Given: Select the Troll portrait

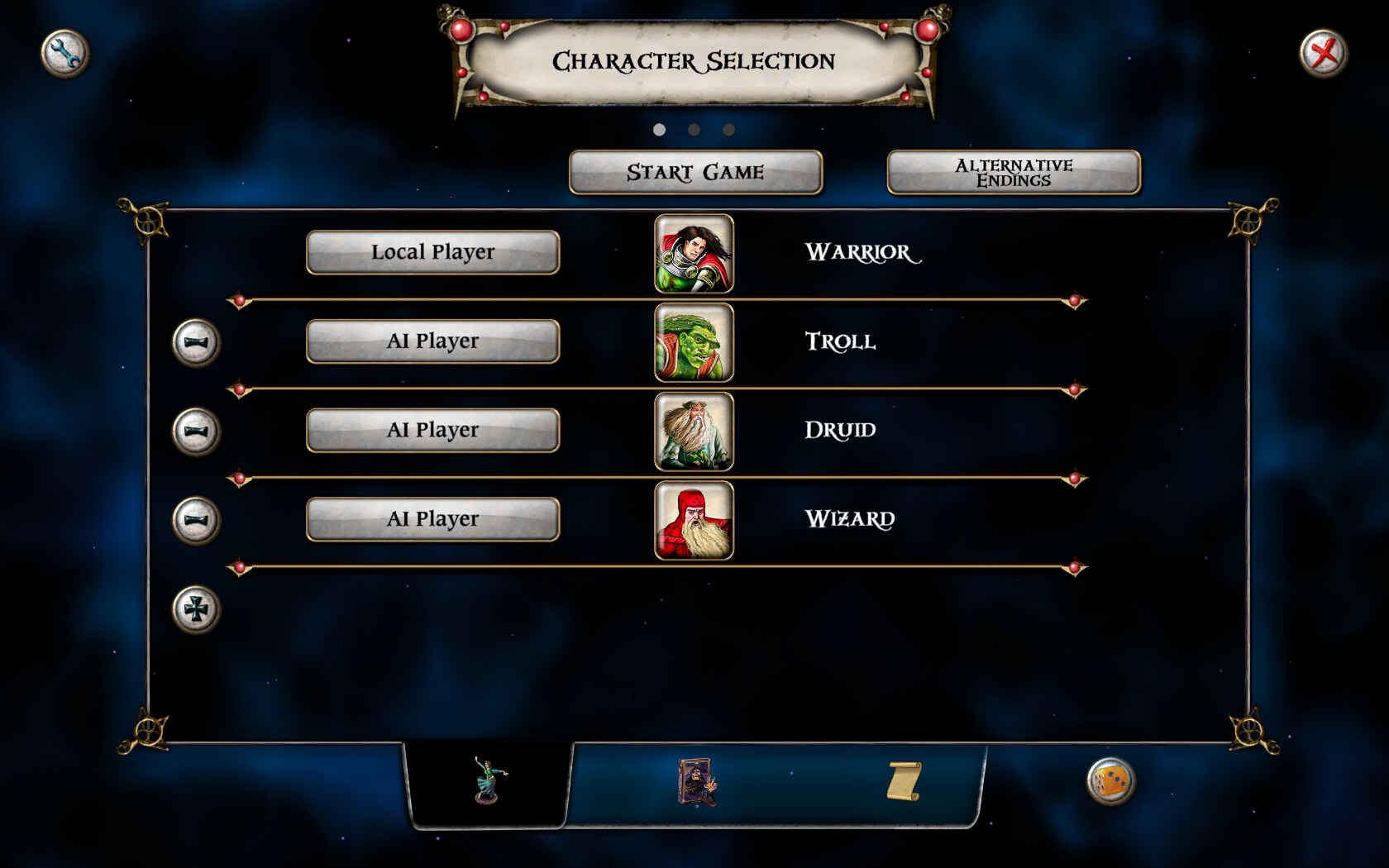Looking at the screenshot, I should (694, 342).
